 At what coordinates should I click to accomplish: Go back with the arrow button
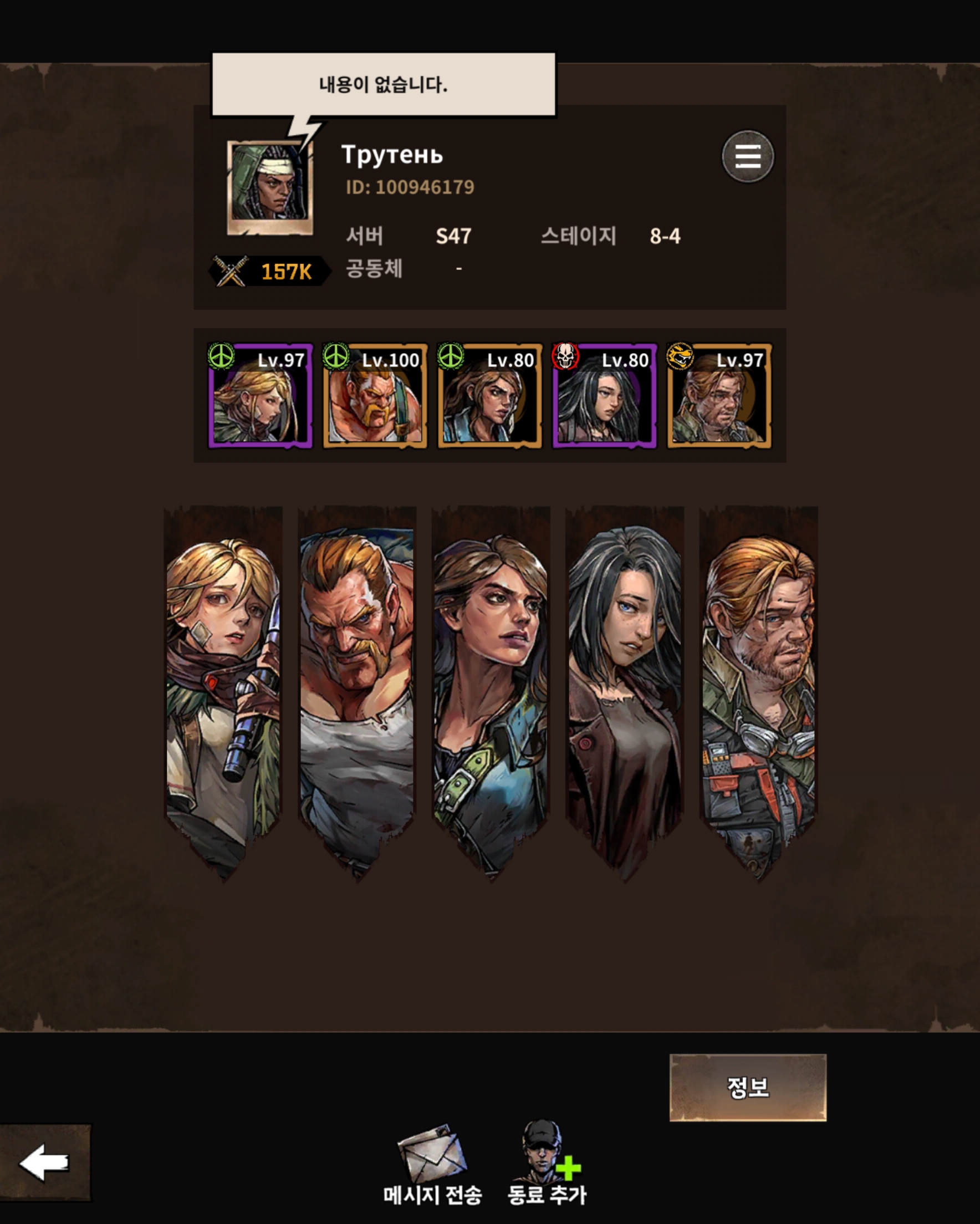point(45,1162)
